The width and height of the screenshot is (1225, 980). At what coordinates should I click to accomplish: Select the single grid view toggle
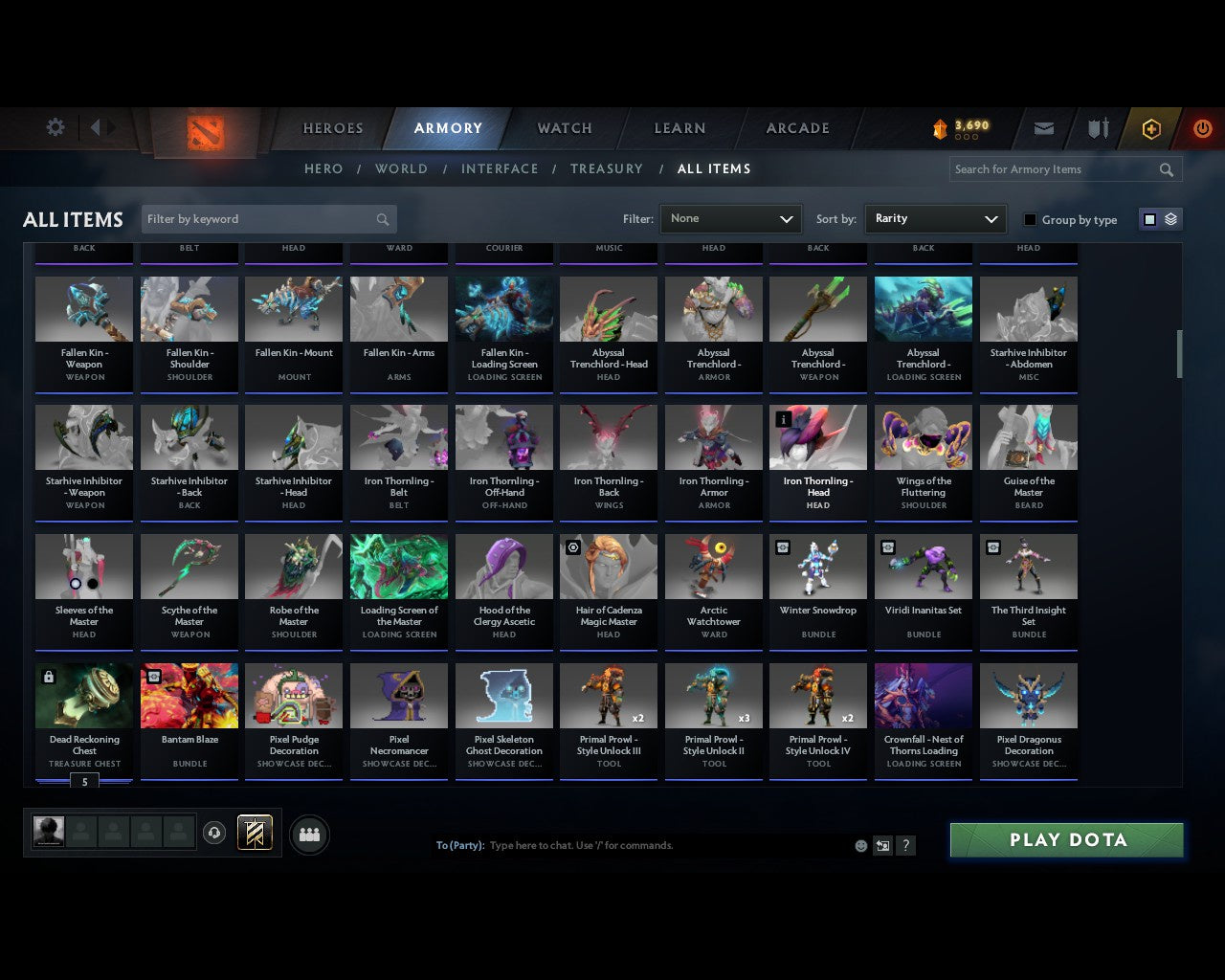click(x=1148, y=218)
